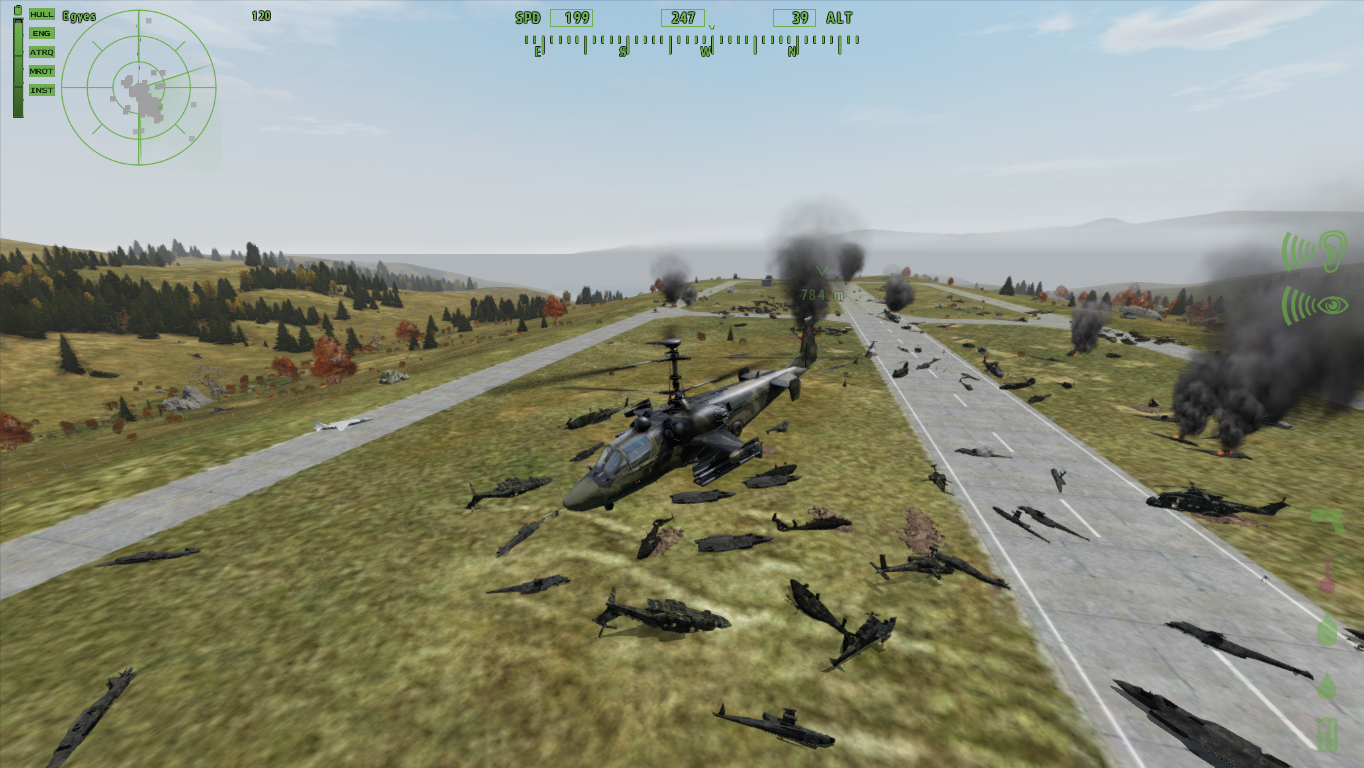Click the circular radar display
This screenshot has width=1364, height=768.
[x=139, y=88]
